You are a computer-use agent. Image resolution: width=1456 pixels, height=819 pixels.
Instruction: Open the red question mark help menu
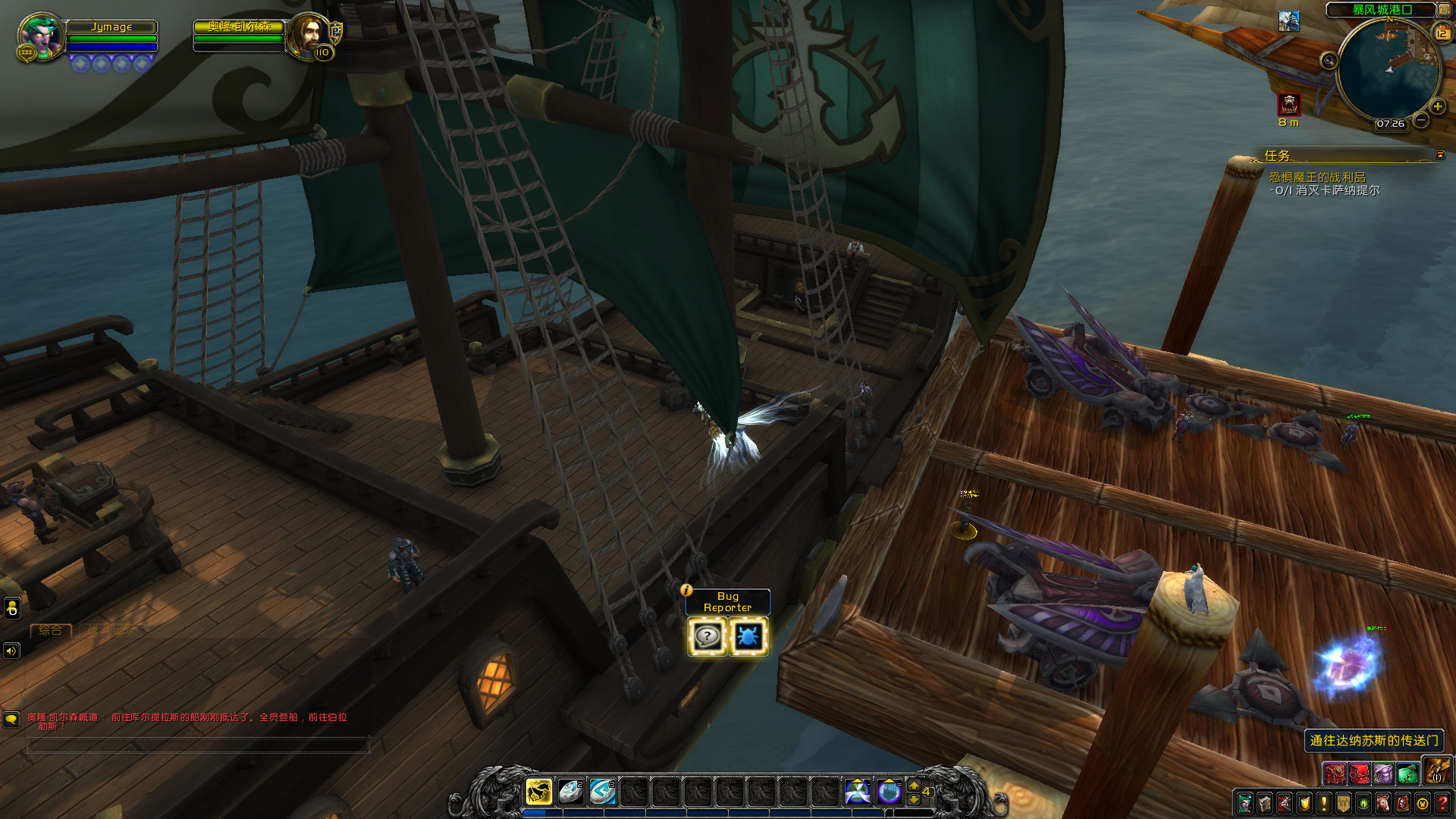pos(1442,803)
